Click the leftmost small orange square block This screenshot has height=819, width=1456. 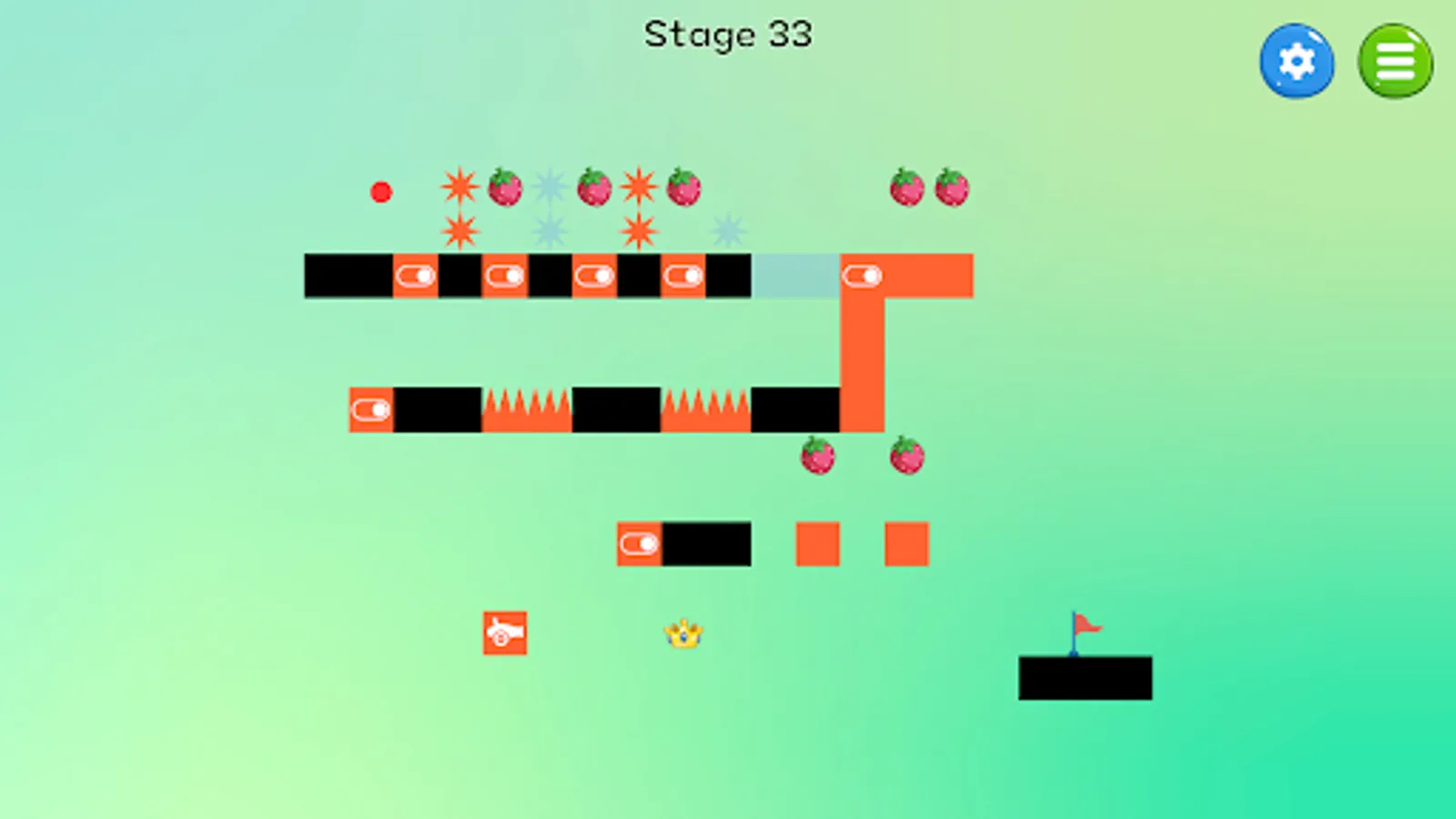click(x=817, y=543)
